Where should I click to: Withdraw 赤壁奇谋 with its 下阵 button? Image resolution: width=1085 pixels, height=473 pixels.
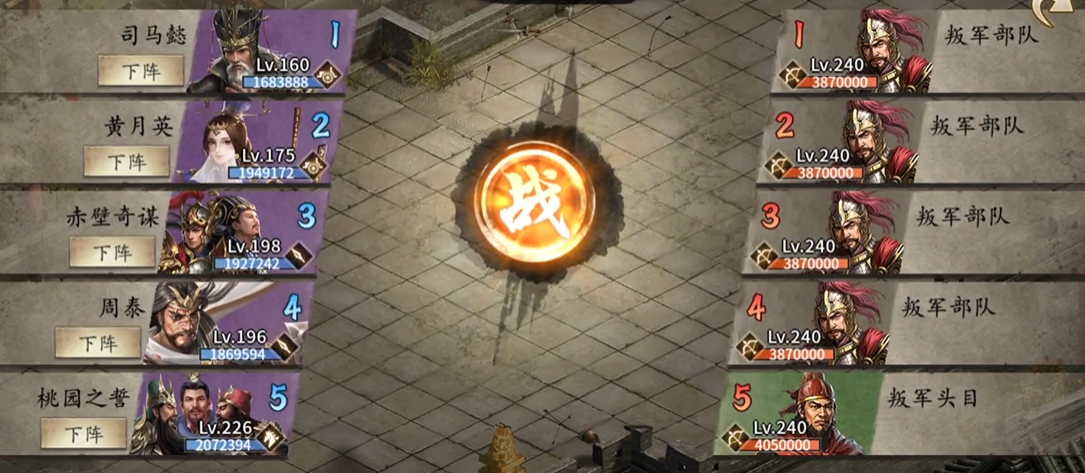tap(112, 251)
